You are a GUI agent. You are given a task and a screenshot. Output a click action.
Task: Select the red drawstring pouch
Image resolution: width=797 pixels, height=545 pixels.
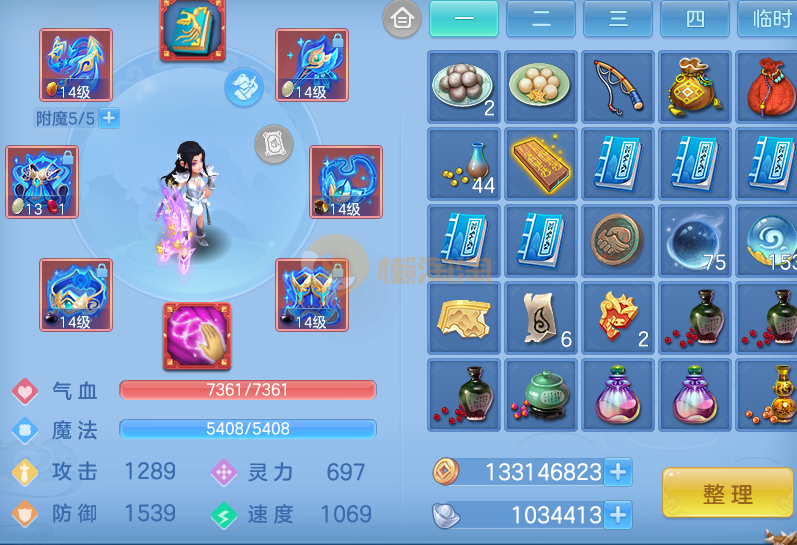[x=770, y=87]
